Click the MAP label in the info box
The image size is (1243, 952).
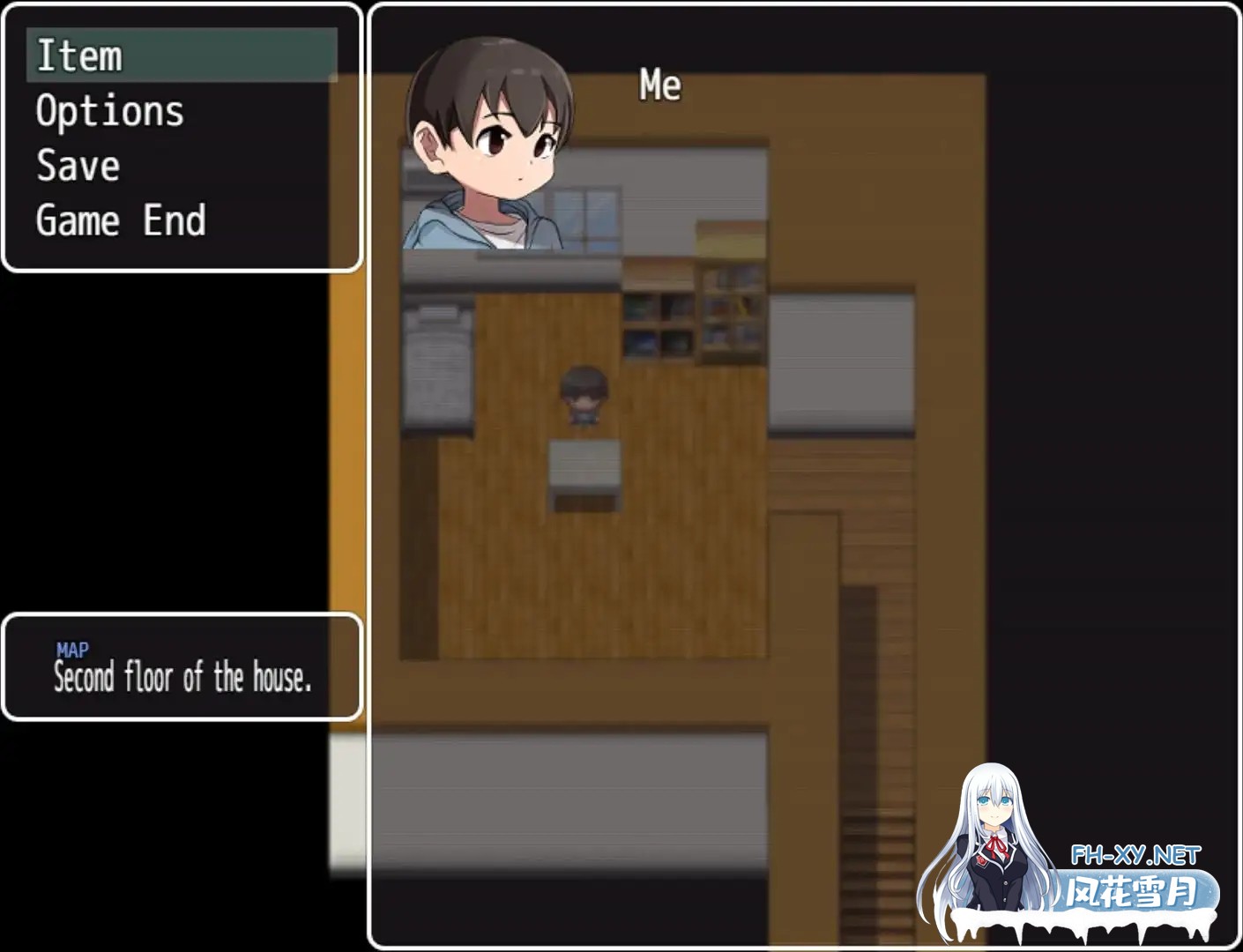click(71, 650)
